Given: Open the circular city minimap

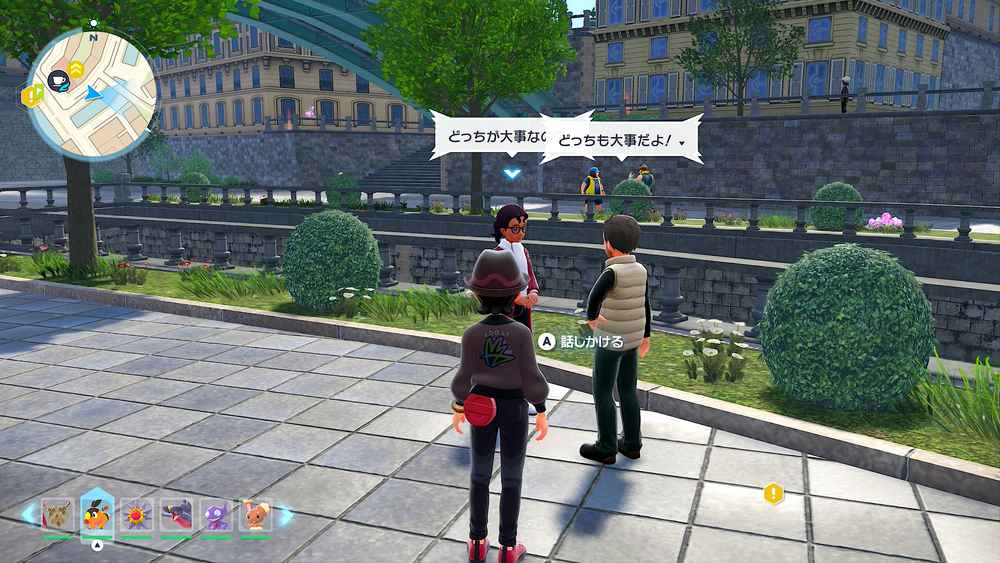Looking at the screenshot, I should [x=92, y=93].
